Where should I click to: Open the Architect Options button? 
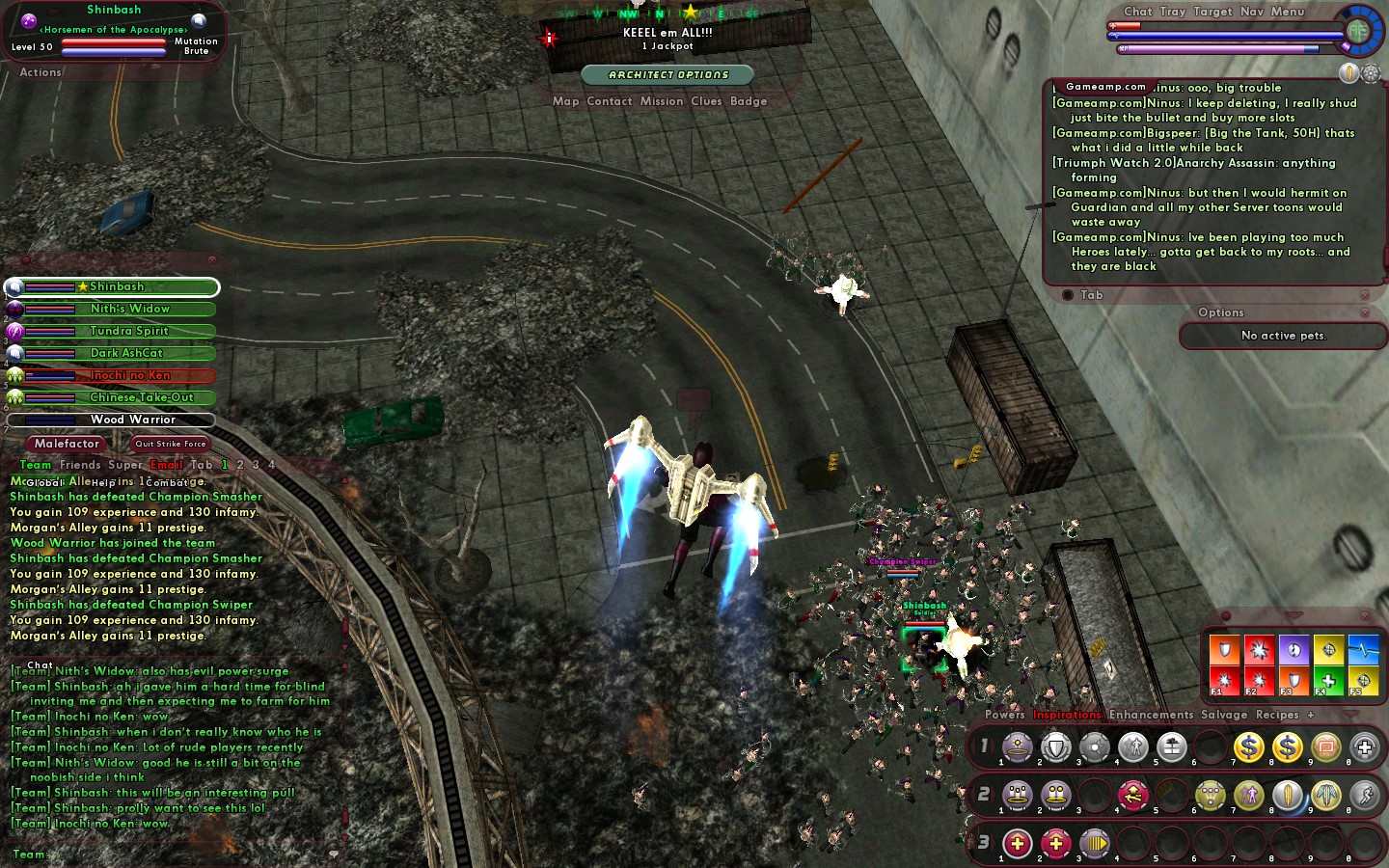(x=668, y=74)
